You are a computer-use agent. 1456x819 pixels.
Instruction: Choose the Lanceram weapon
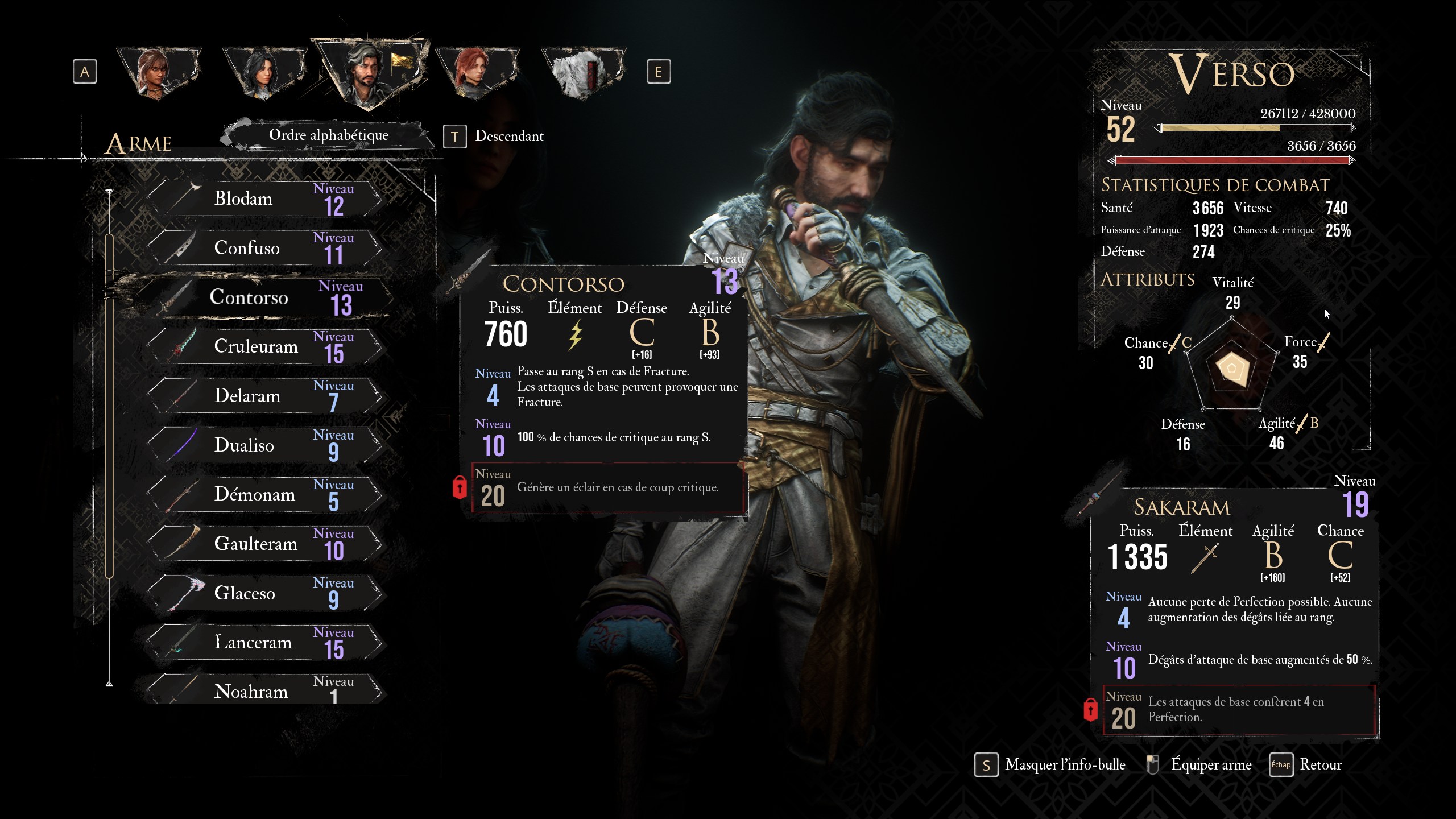[264, 642]
